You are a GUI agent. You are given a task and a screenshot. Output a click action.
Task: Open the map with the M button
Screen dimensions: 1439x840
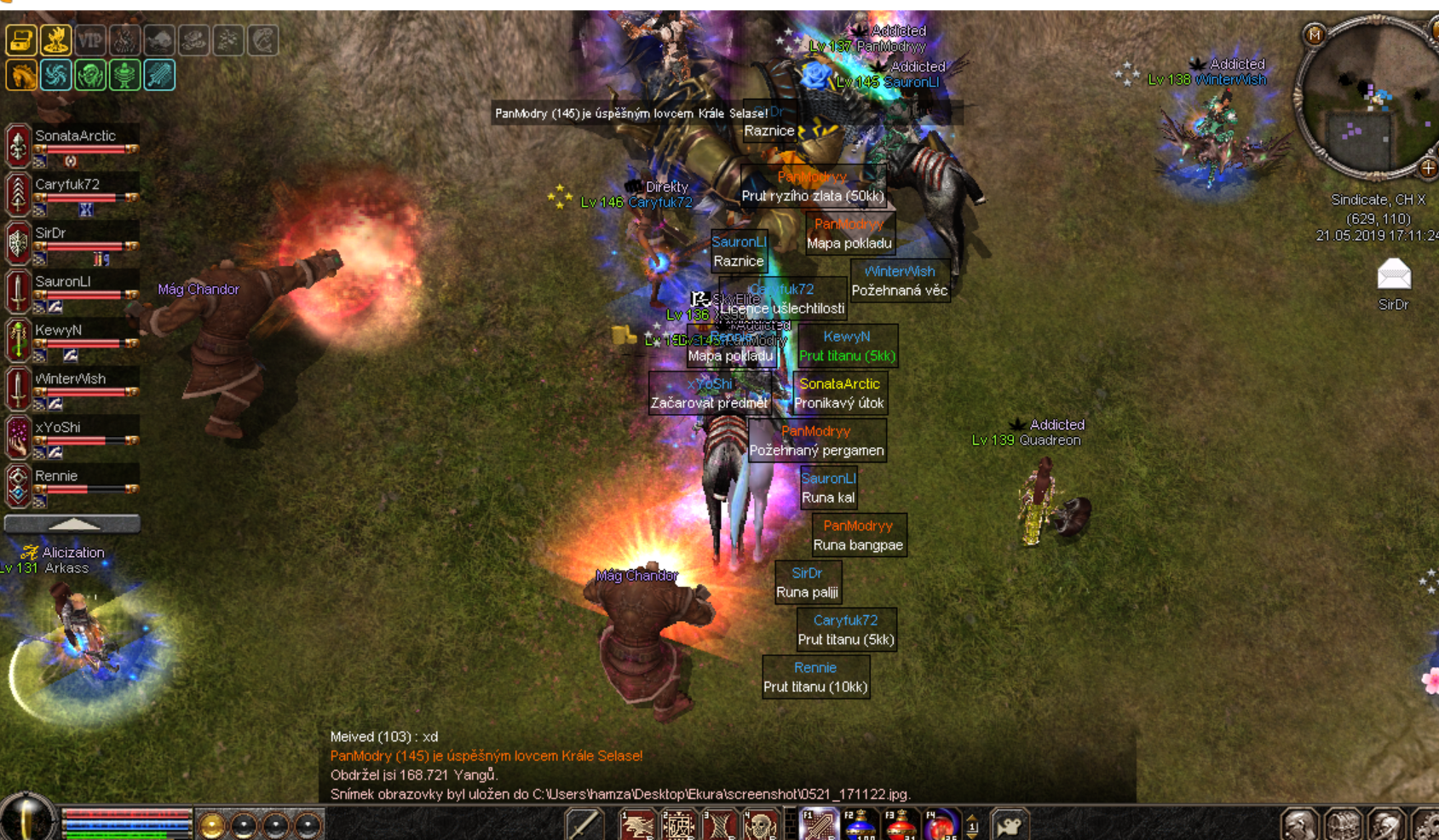coord(1315,35)
